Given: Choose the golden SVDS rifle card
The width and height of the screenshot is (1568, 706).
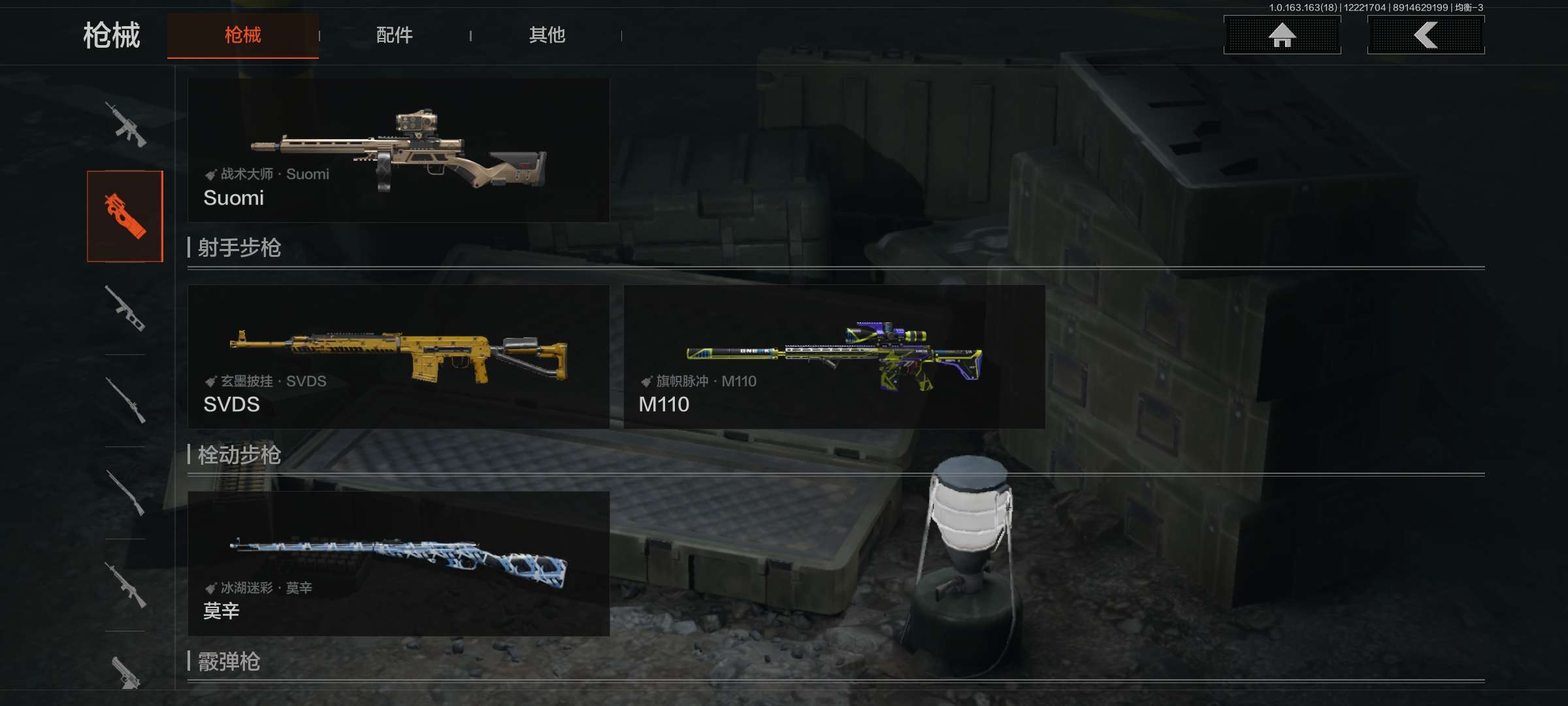Looking at the screenshot, I should (x=399, y=357).
